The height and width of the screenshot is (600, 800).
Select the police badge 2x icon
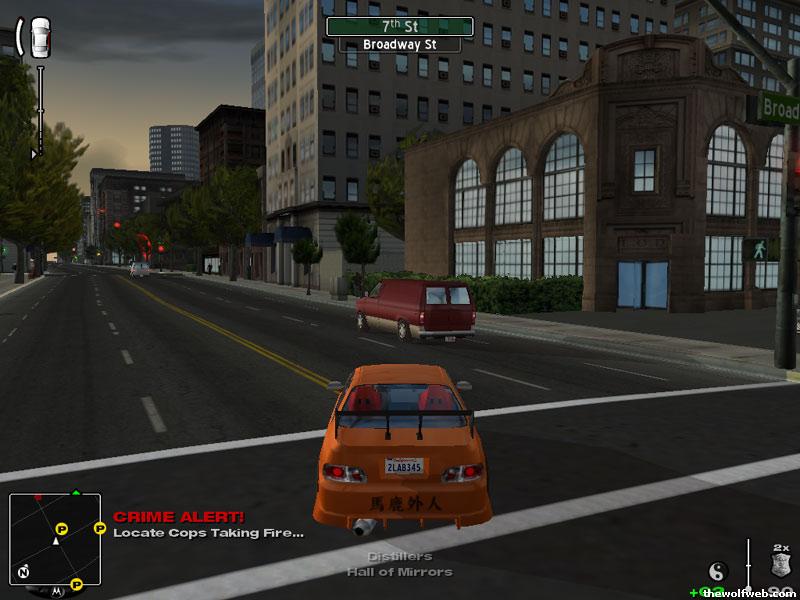[780, 564]
